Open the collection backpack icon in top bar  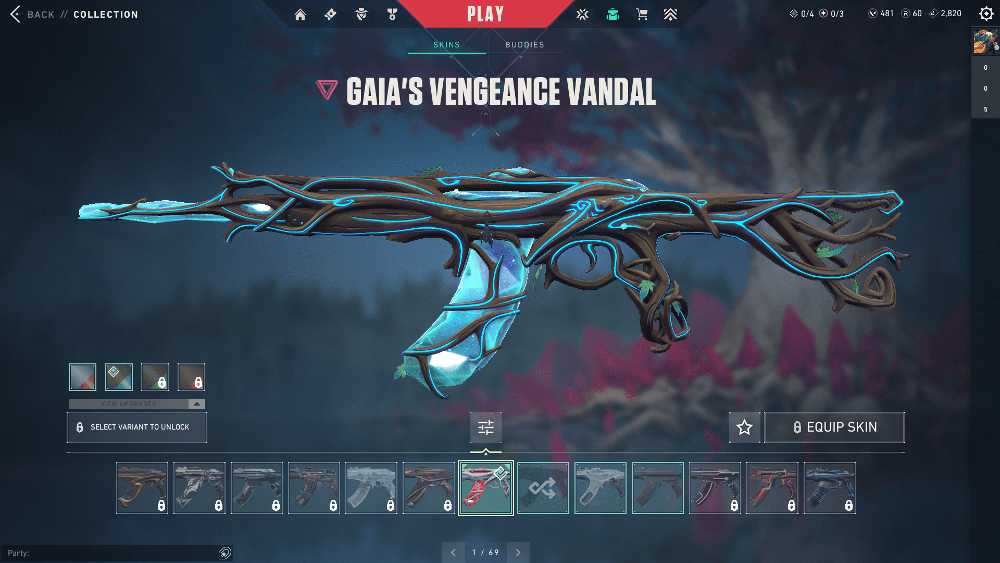point(612,15)
